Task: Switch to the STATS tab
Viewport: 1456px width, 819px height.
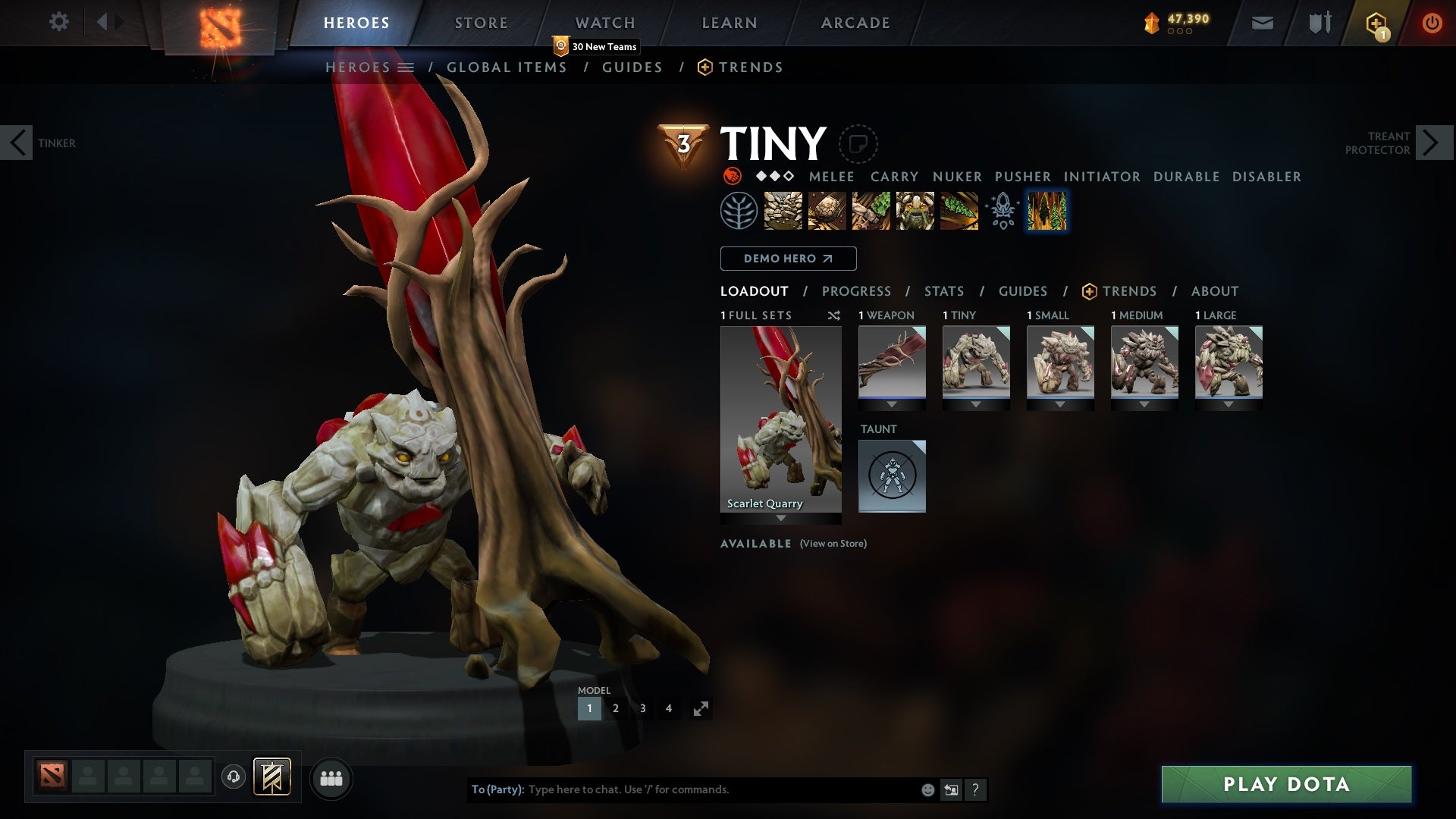Action: (x=943, y=291)
